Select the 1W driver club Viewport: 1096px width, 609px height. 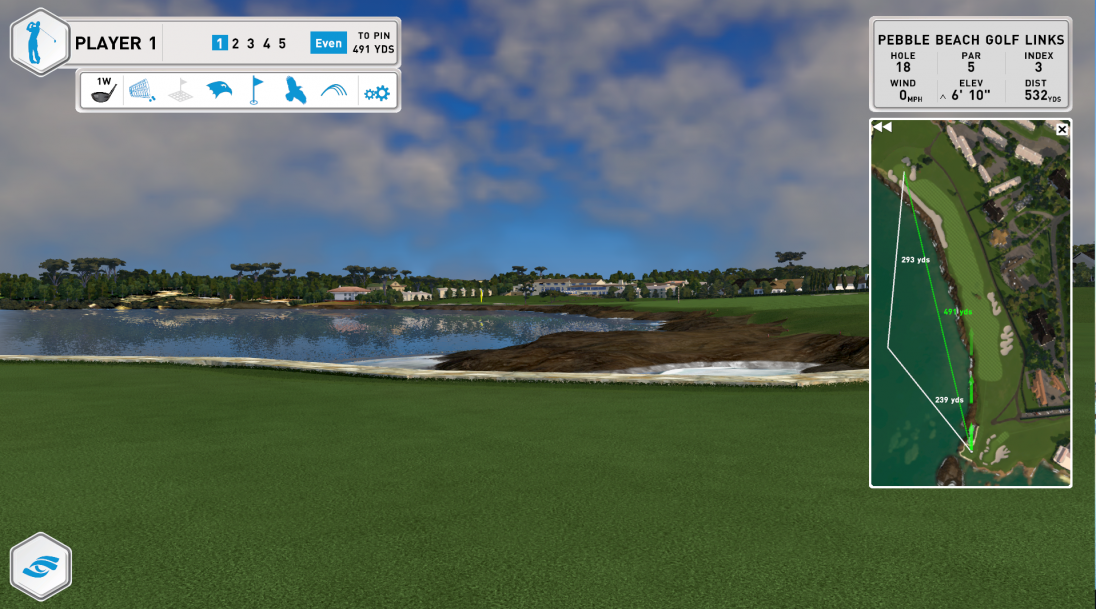[103, 91]
